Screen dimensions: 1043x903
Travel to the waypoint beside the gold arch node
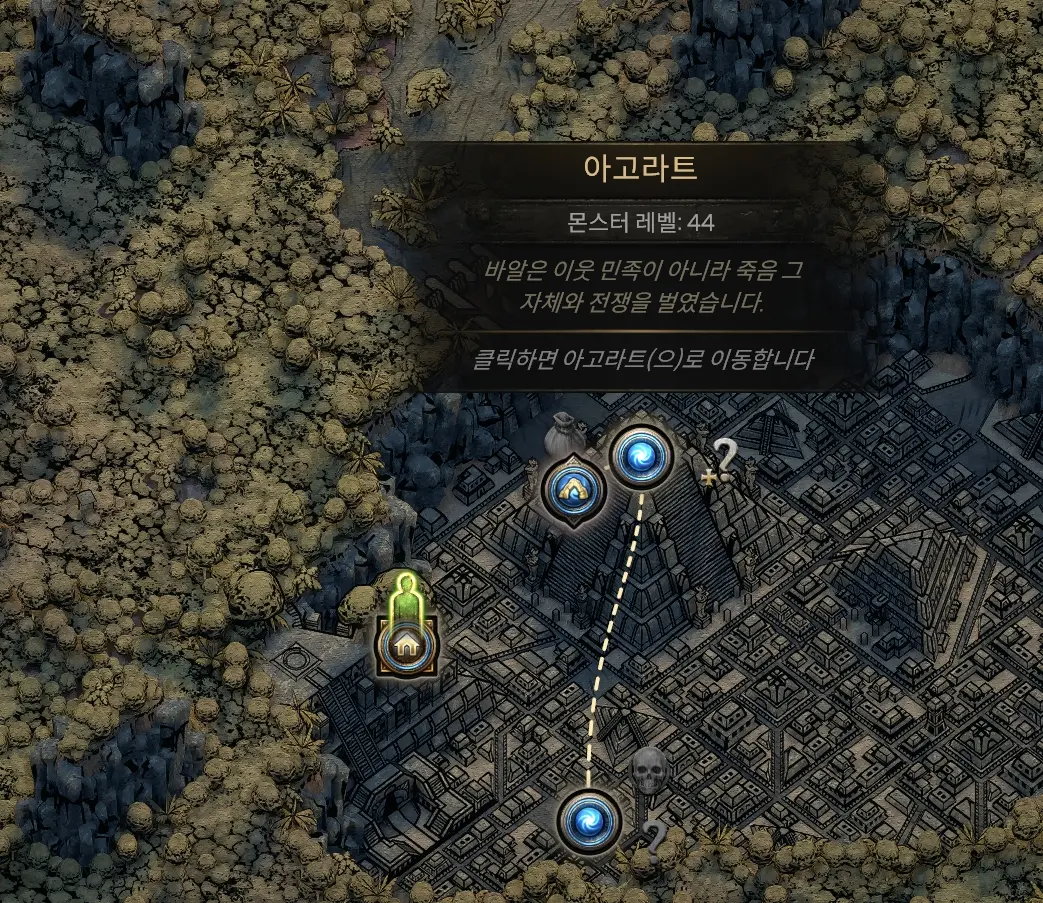(641, 457)
